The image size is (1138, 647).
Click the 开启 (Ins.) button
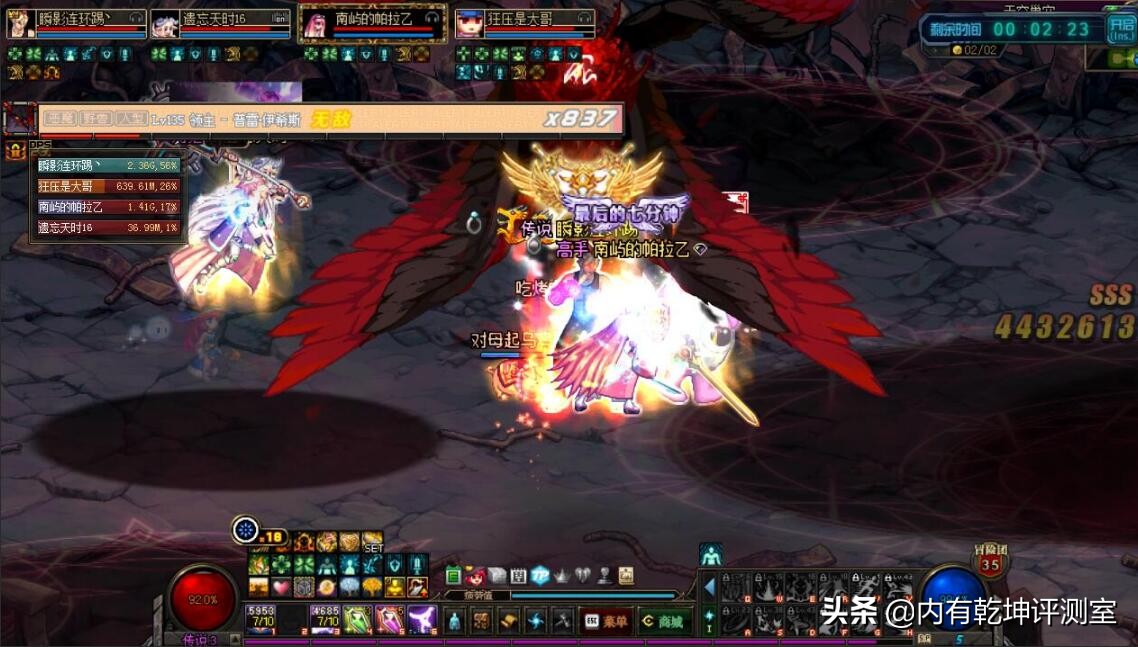(x=1120, y=29)
